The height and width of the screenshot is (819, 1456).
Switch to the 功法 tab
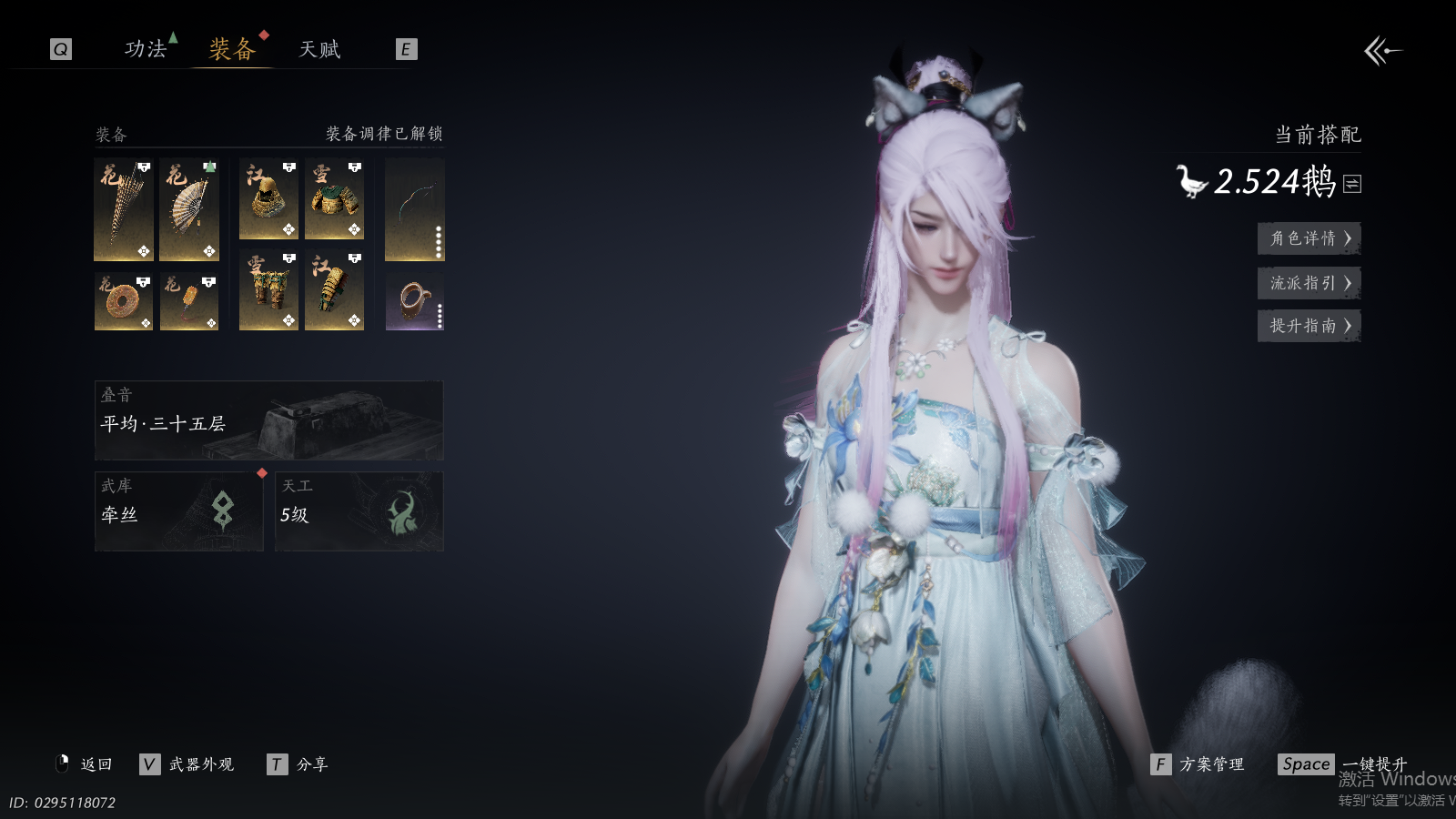point(146,49)
